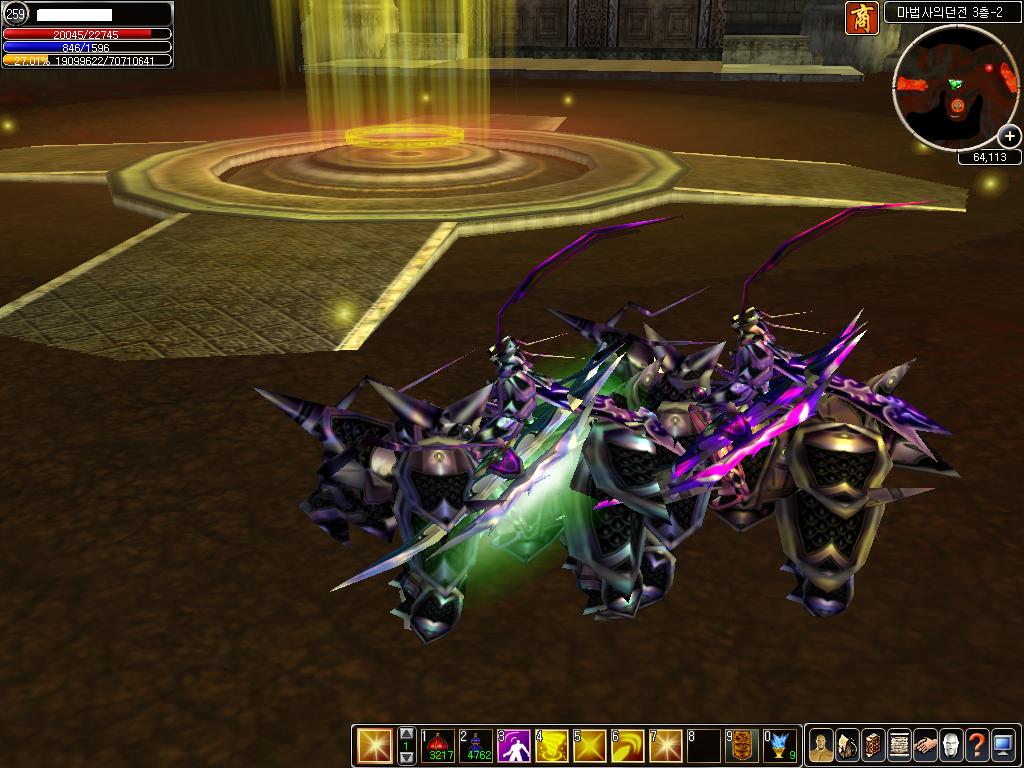Click the hotbar page up arrow
Viewport: 1024px width, 768px height.
pyautogui.click(x=406, y=735)
